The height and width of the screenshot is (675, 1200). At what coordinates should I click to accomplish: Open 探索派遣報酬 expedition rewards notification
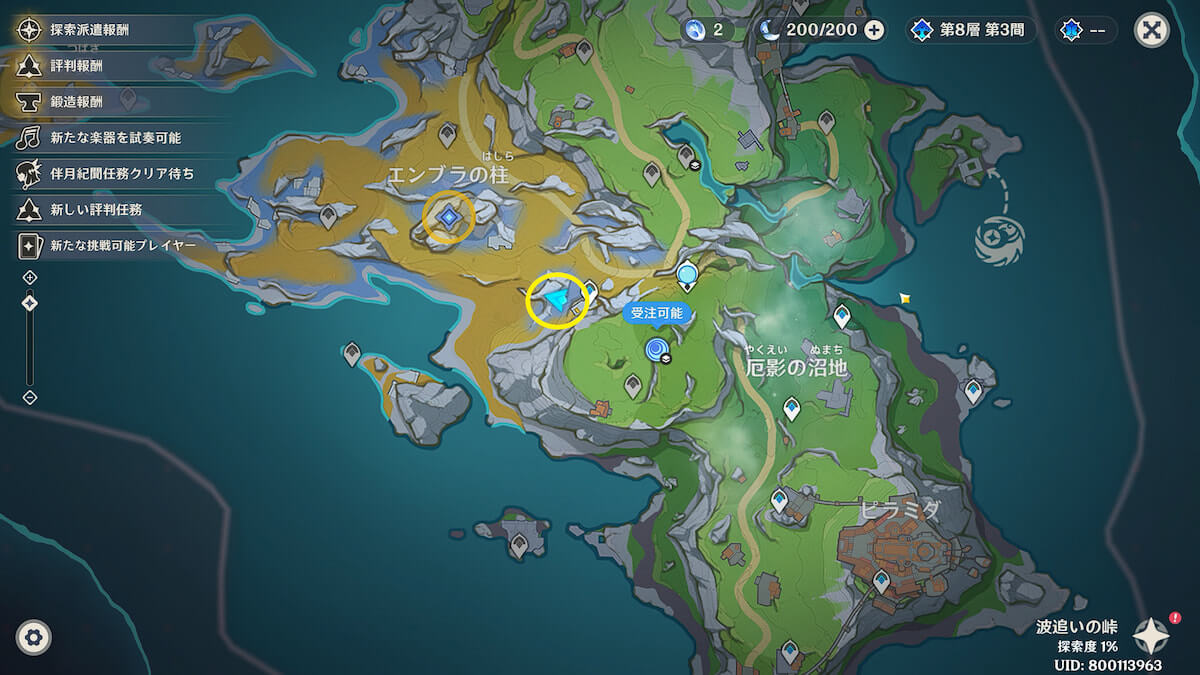92,30
